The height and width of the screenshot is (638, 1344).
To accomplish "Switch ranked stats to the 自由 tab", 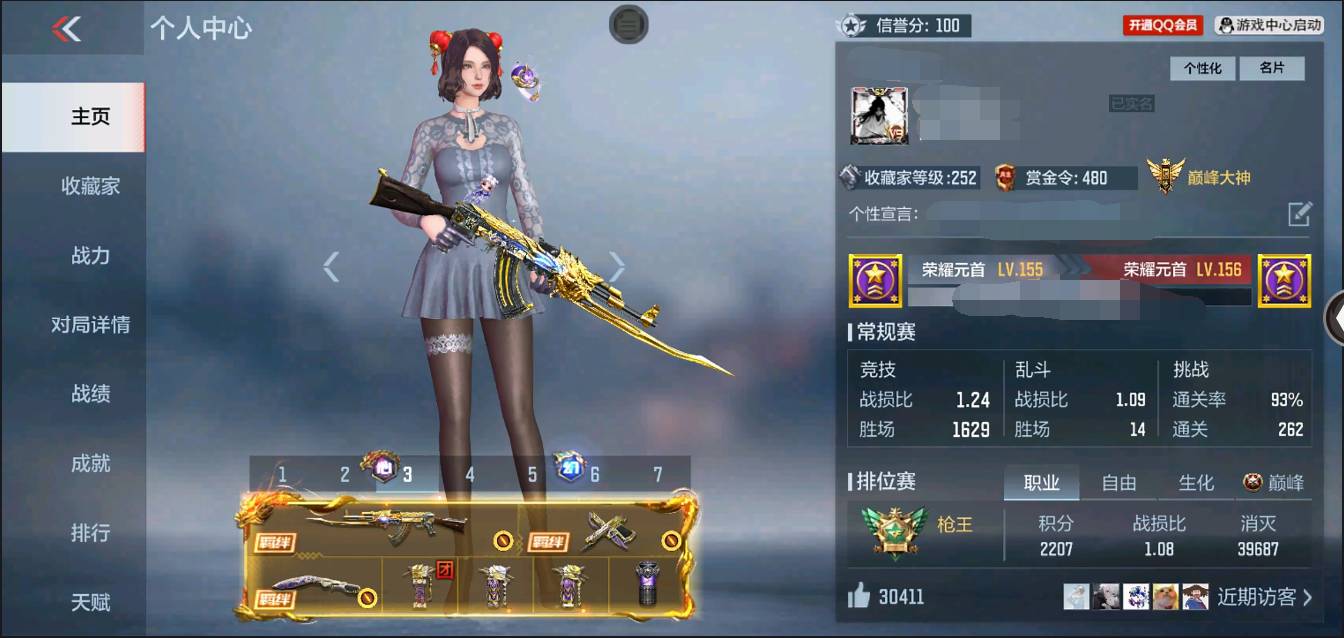I will pos(1118,483).
